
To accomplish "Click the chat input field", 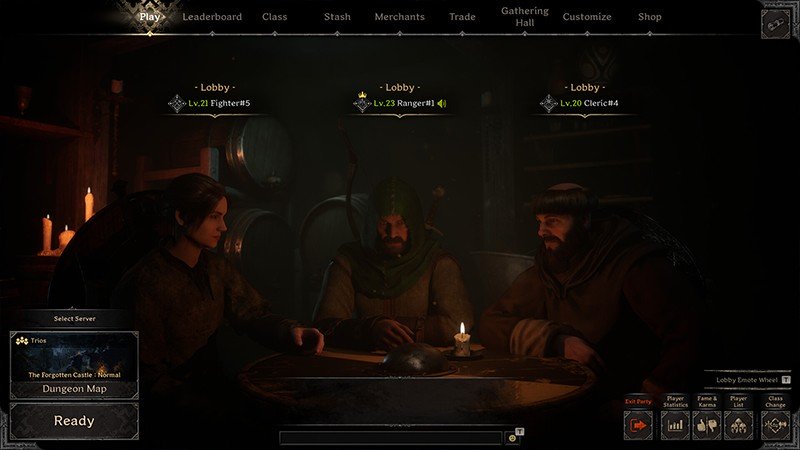I will [x=390, y=438].
